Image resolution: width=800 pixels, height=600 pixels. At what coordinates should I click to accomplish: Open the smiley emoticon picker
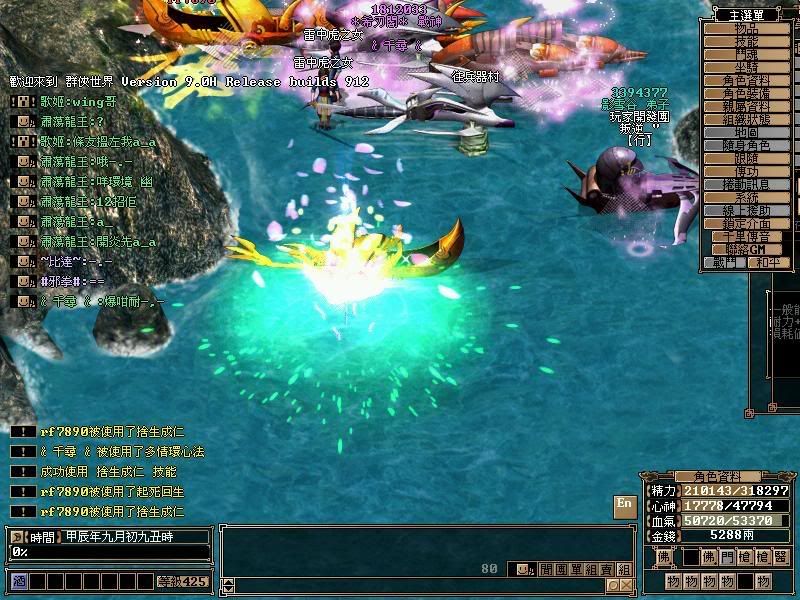coord(523,569)
